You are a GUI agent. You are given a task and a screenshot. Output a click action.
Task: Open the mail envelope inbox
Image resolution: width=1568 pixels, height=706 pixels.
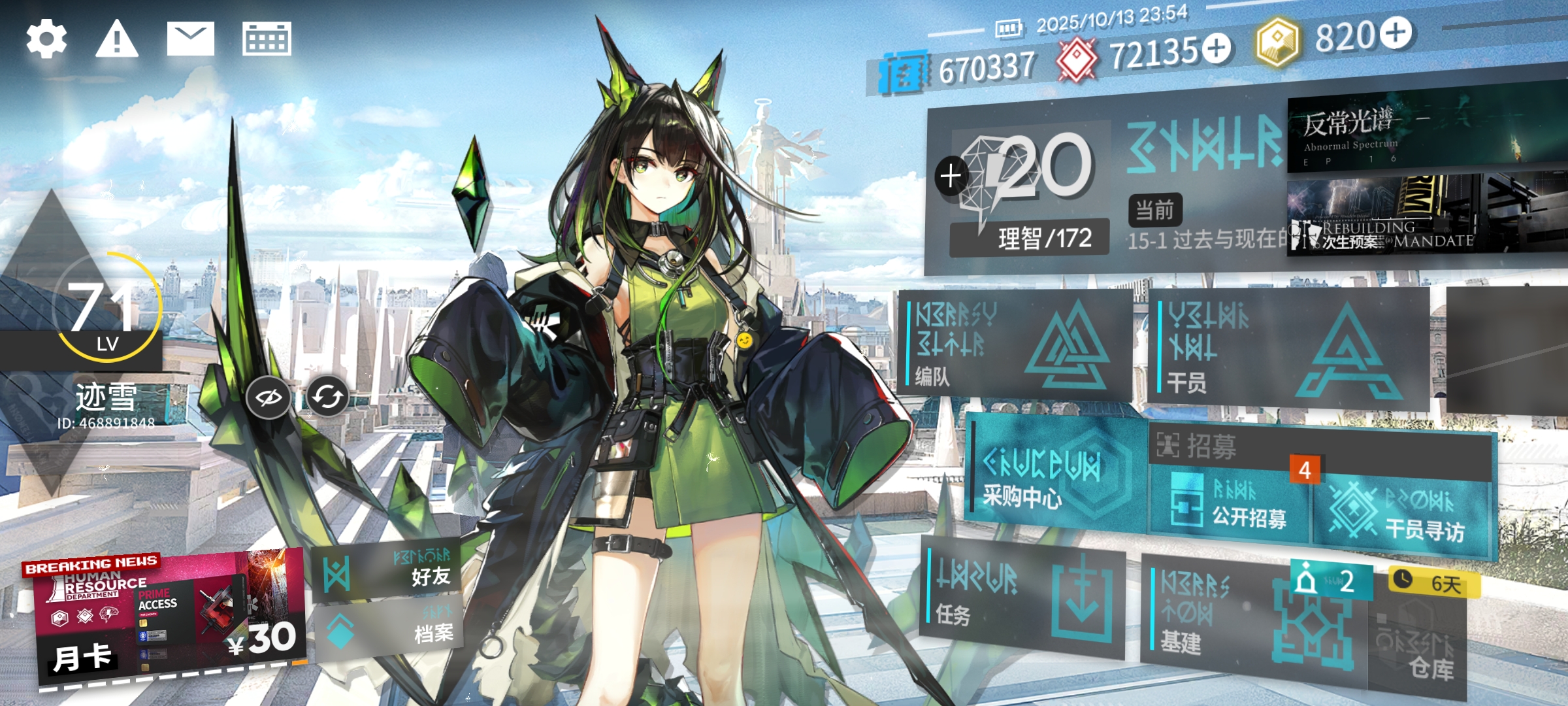(190, 39)
